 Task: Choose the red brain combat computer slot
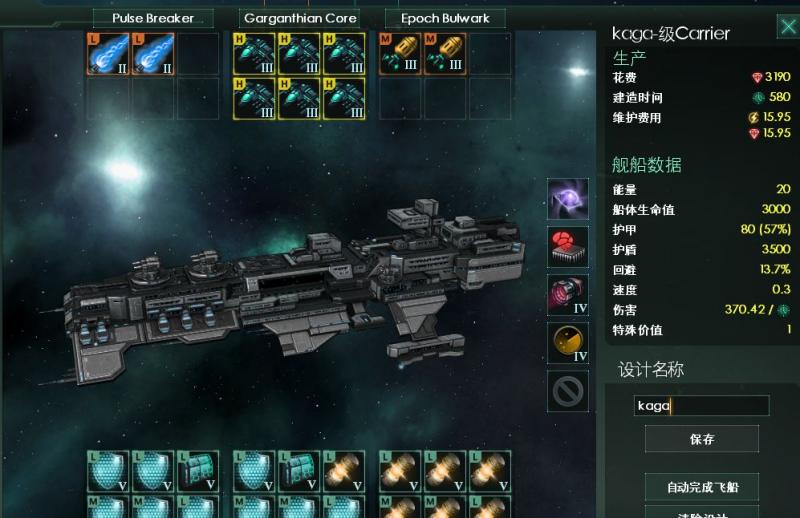[568, 247]
